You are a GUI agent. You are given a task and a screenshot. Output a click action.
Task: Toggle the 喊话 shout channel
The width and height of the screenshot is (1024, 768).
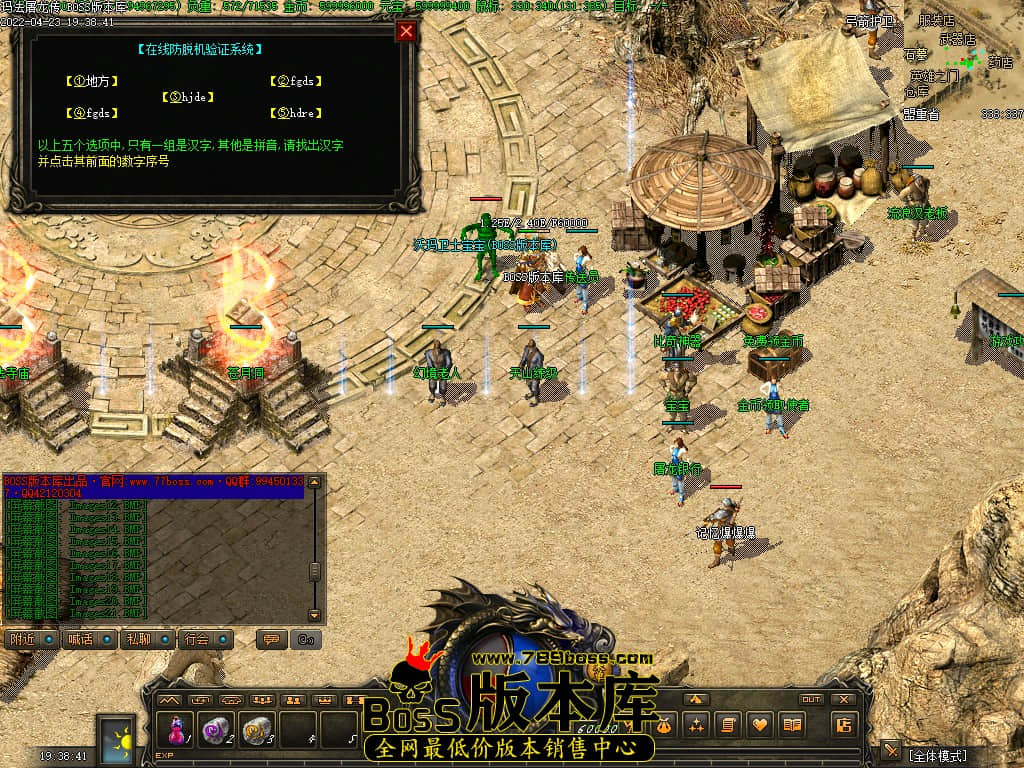pyautogui.click(x=91, y=639)
